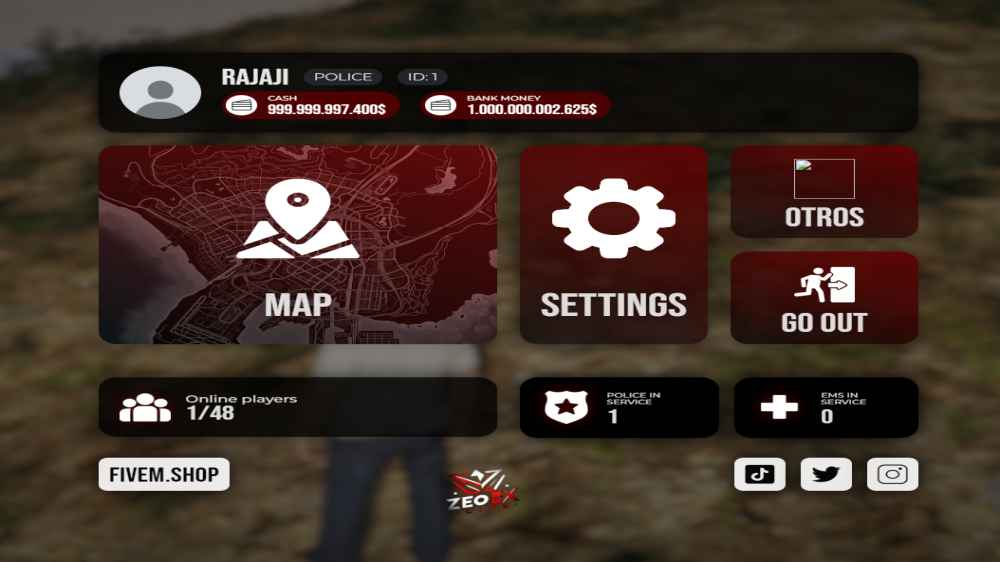Open the Twitter social link
The height and width of the screenshot is (562, 1000).
tap(826, 474)
